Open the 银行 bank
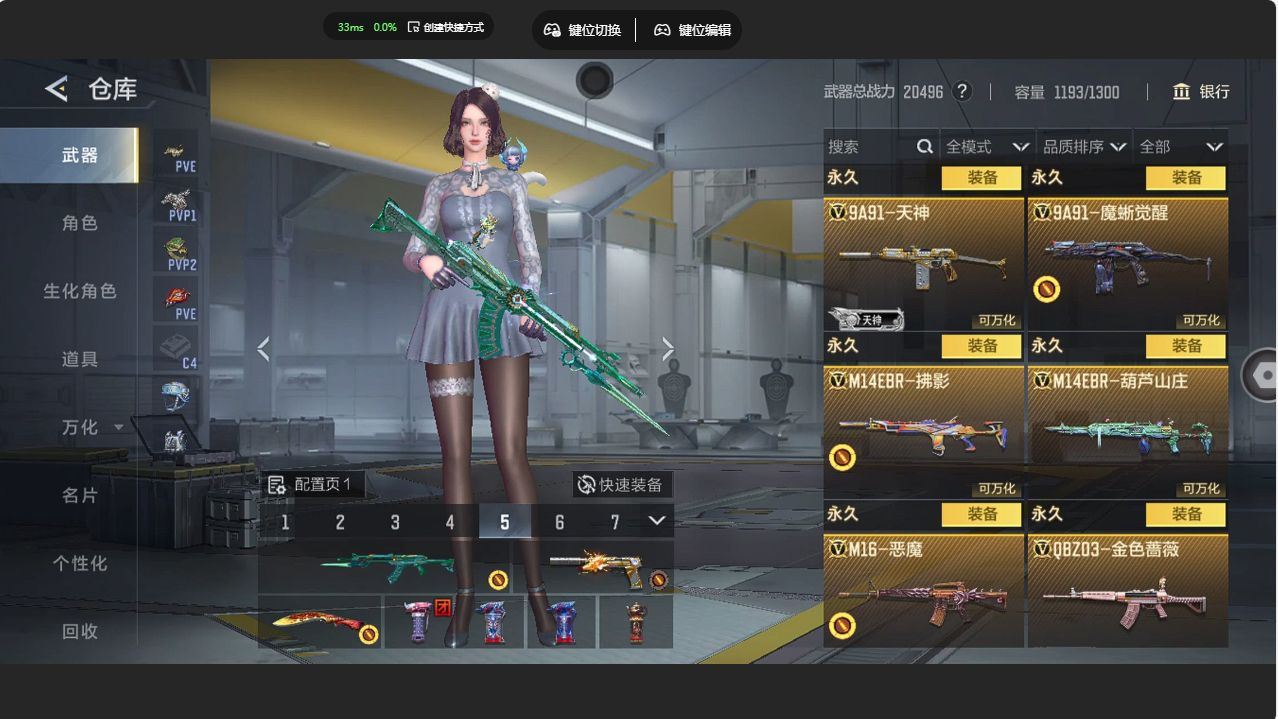The width and height of the screenshot is (1278, 719). tap(1201, 92)
